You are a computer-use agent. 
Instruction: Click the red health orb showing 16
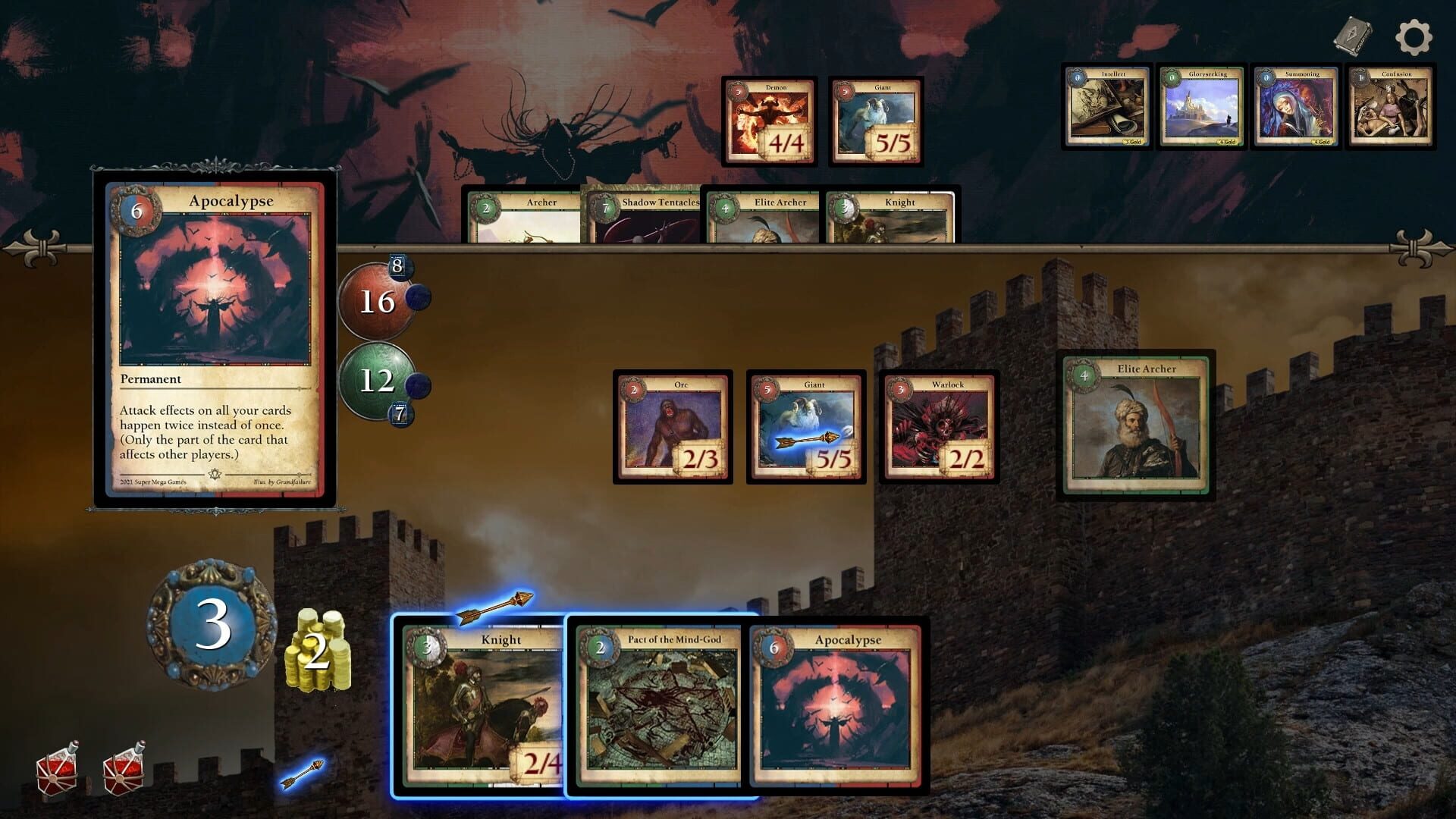377,302
